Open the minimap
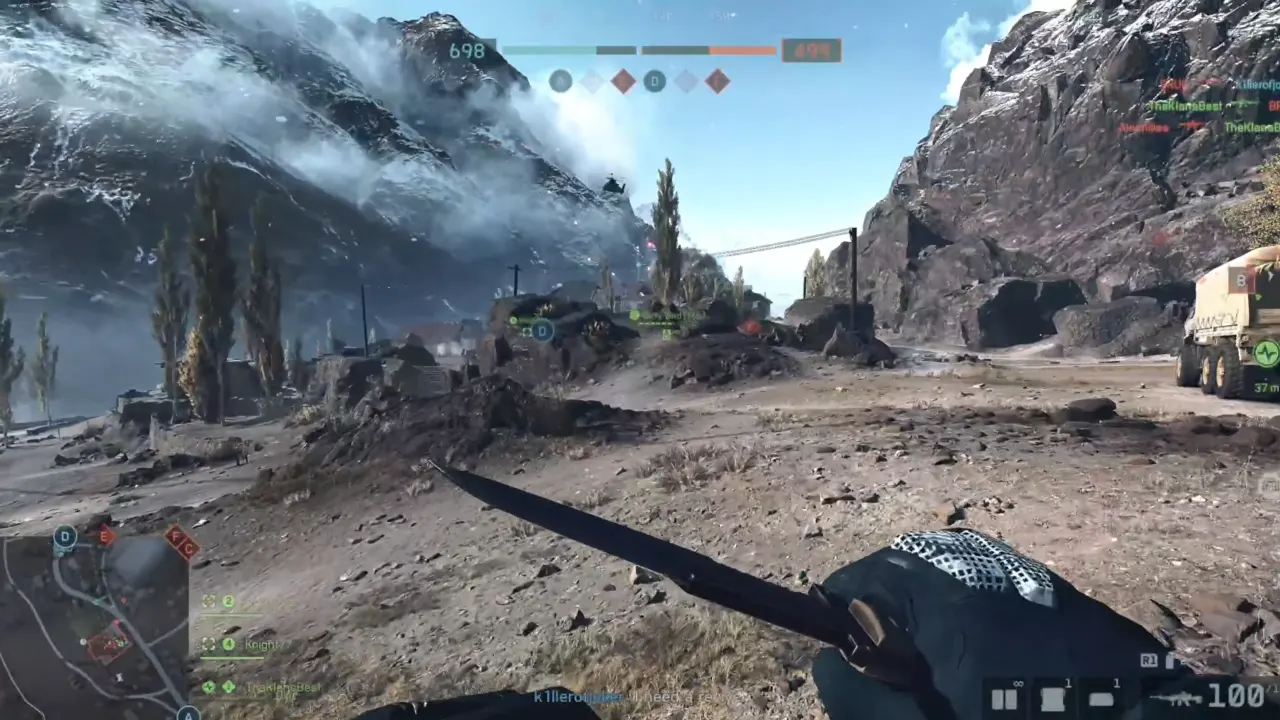This screenshot has height=720, width=1280. coord(95,625)
